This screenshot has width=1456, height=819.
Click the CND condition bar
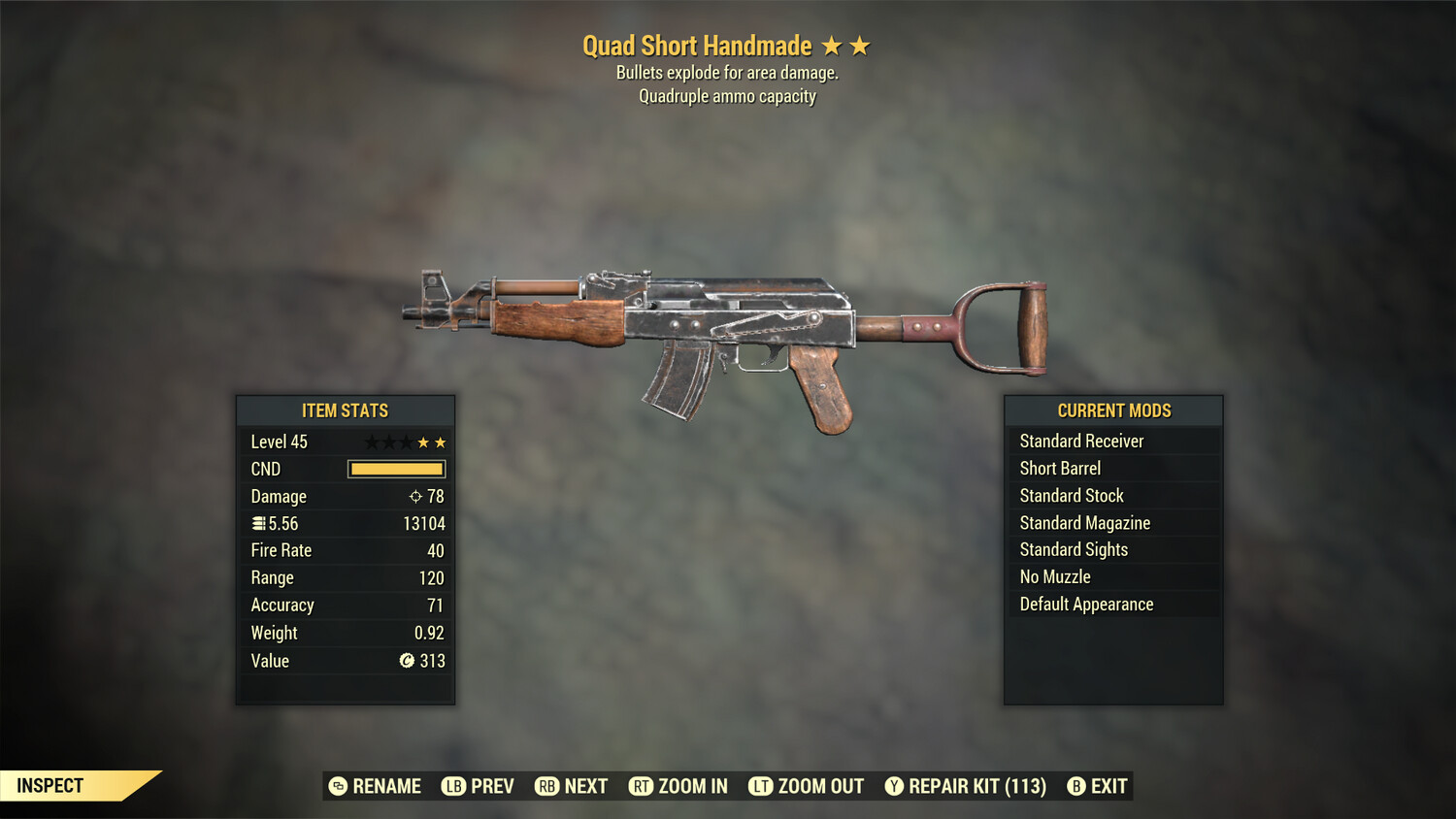click(x=396, y=469)
